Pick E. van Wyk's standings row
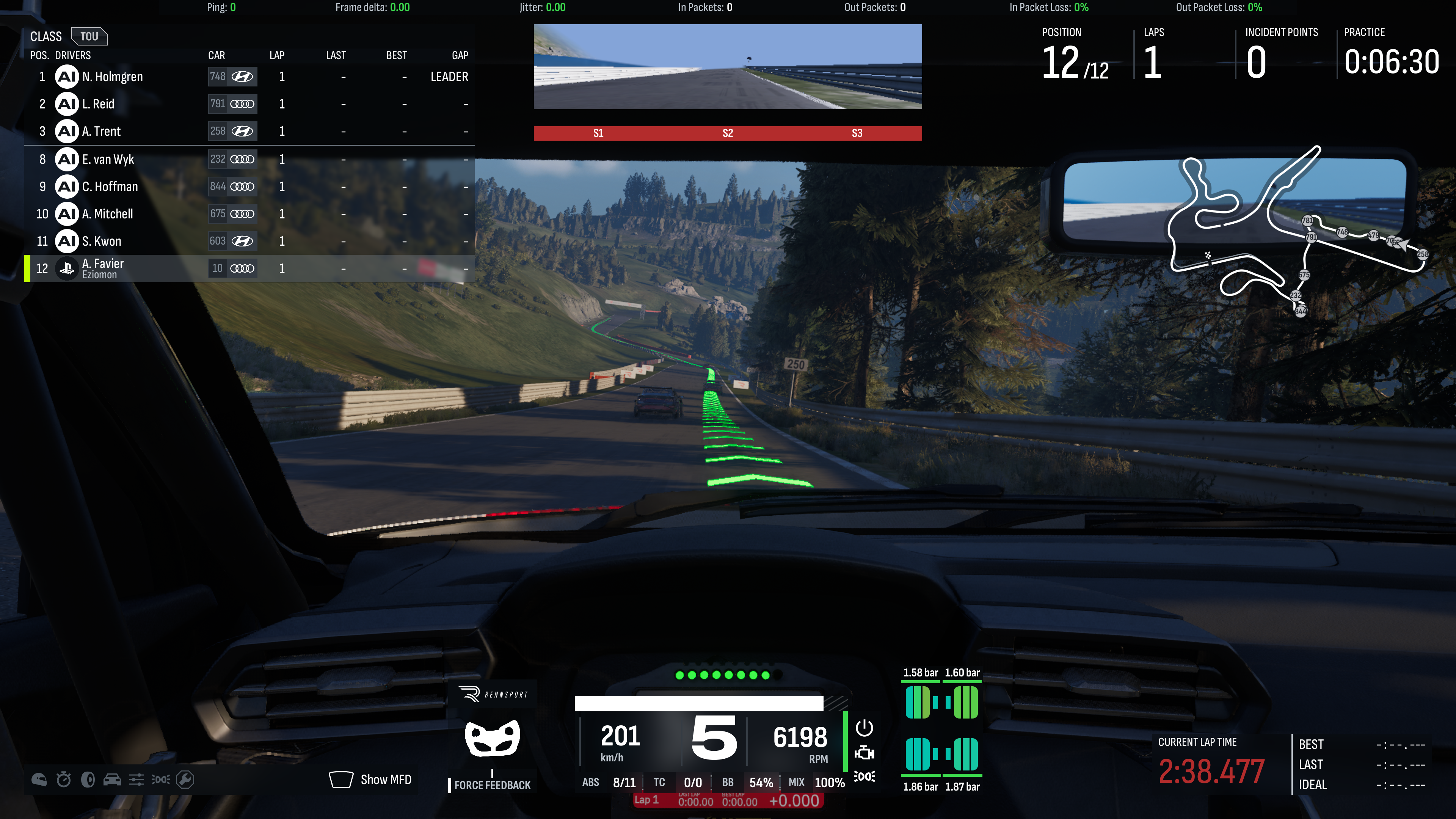 (x=249, y=159)
